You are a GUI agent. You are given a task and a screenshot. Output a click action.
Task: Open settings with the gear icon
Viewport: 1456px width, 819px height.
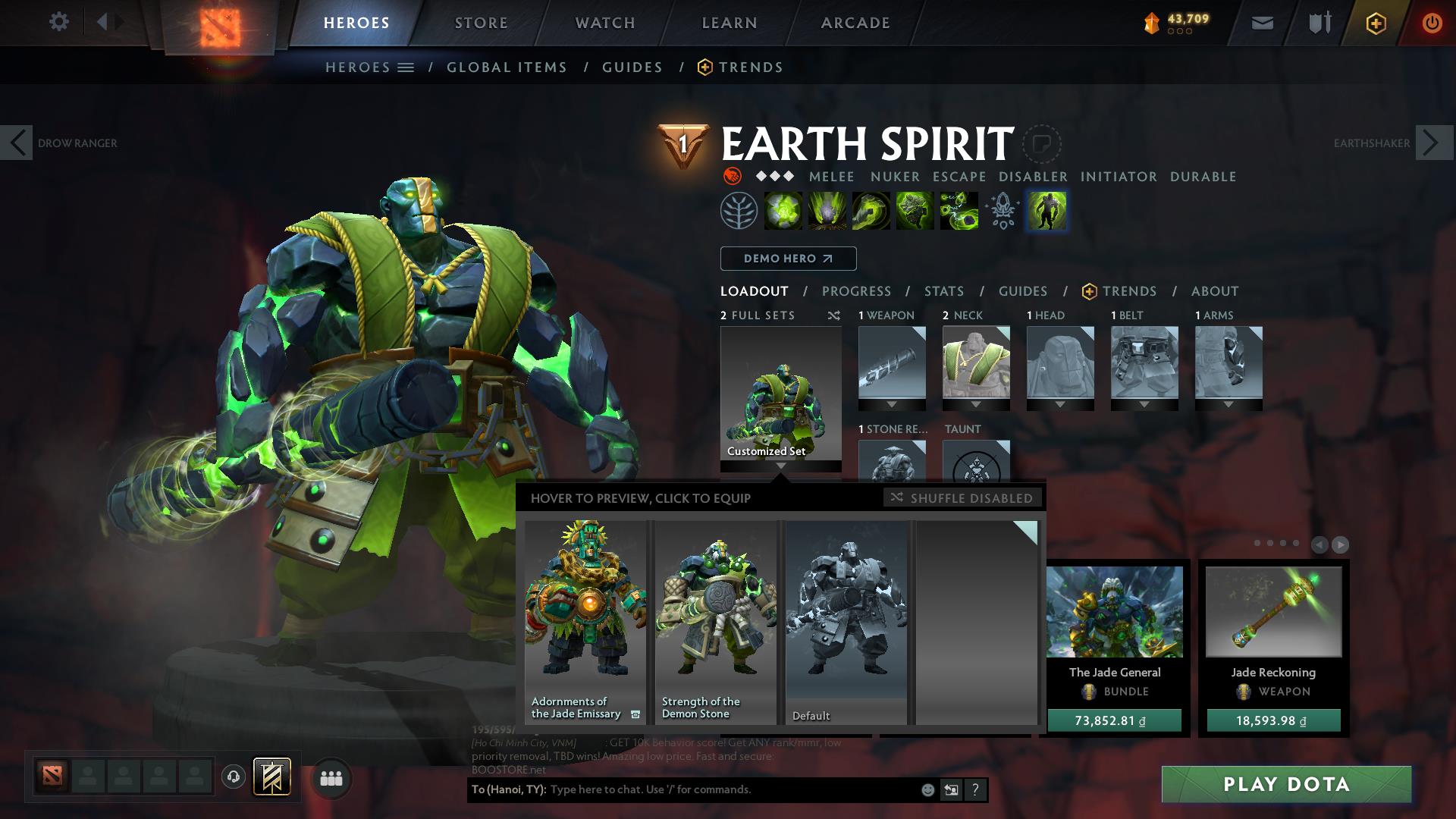(59, 22)
